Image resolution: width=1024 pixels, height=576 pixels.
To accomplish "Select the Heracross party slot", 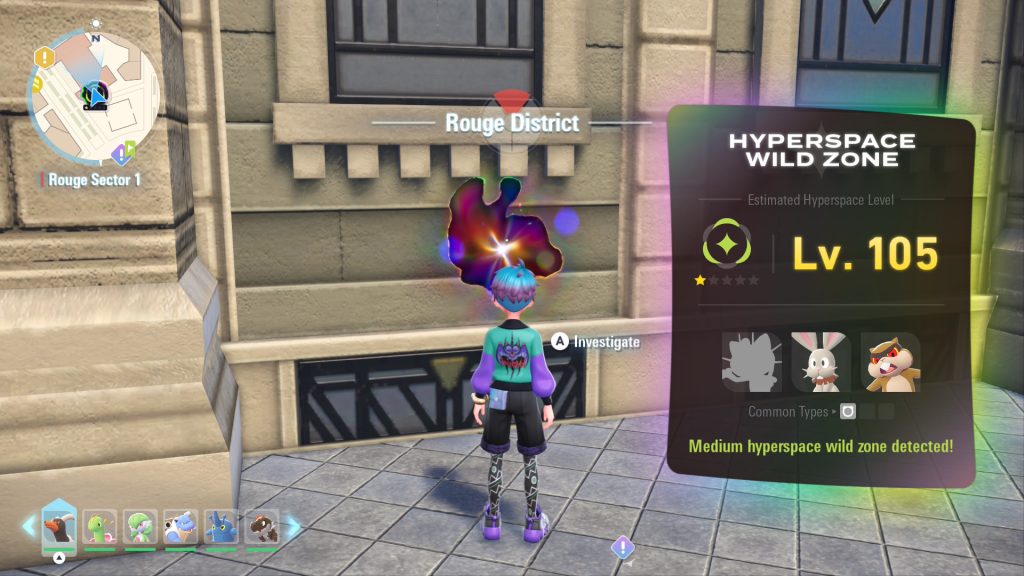I will pyautogui.click(x=221, y=528).
